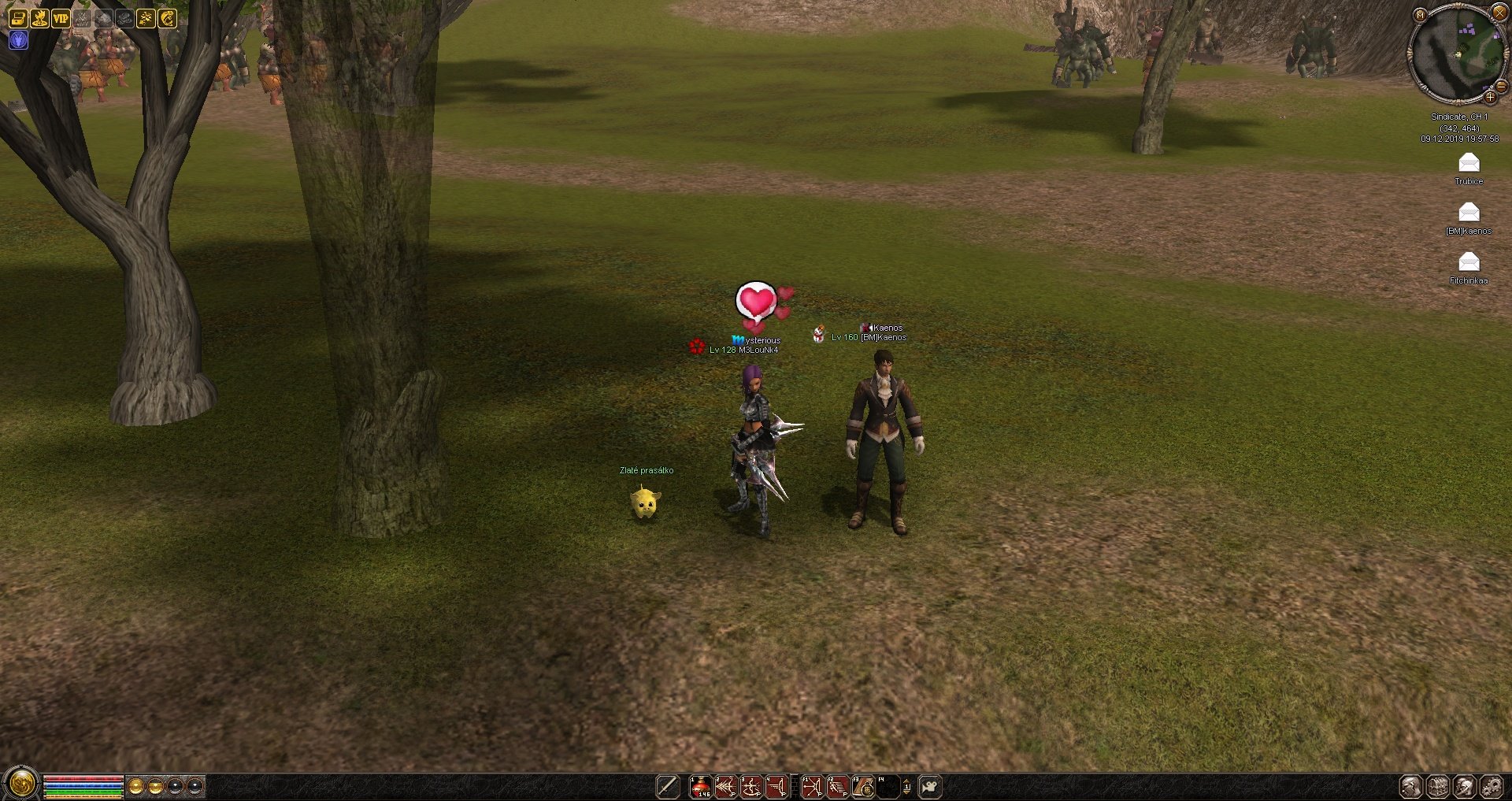This screenshot has height=801, width=1512.
Task: Use the running dash skill in slot F2
Action: tap(837, 786)
